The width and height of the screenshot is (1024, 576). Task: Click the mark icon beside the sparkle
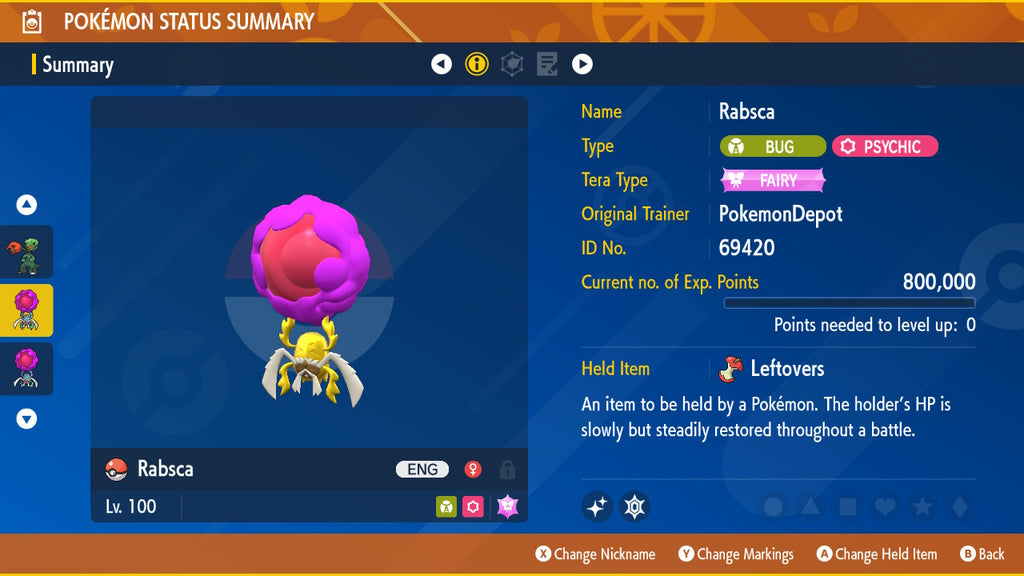pyautogui.click(x=635, y=507)
